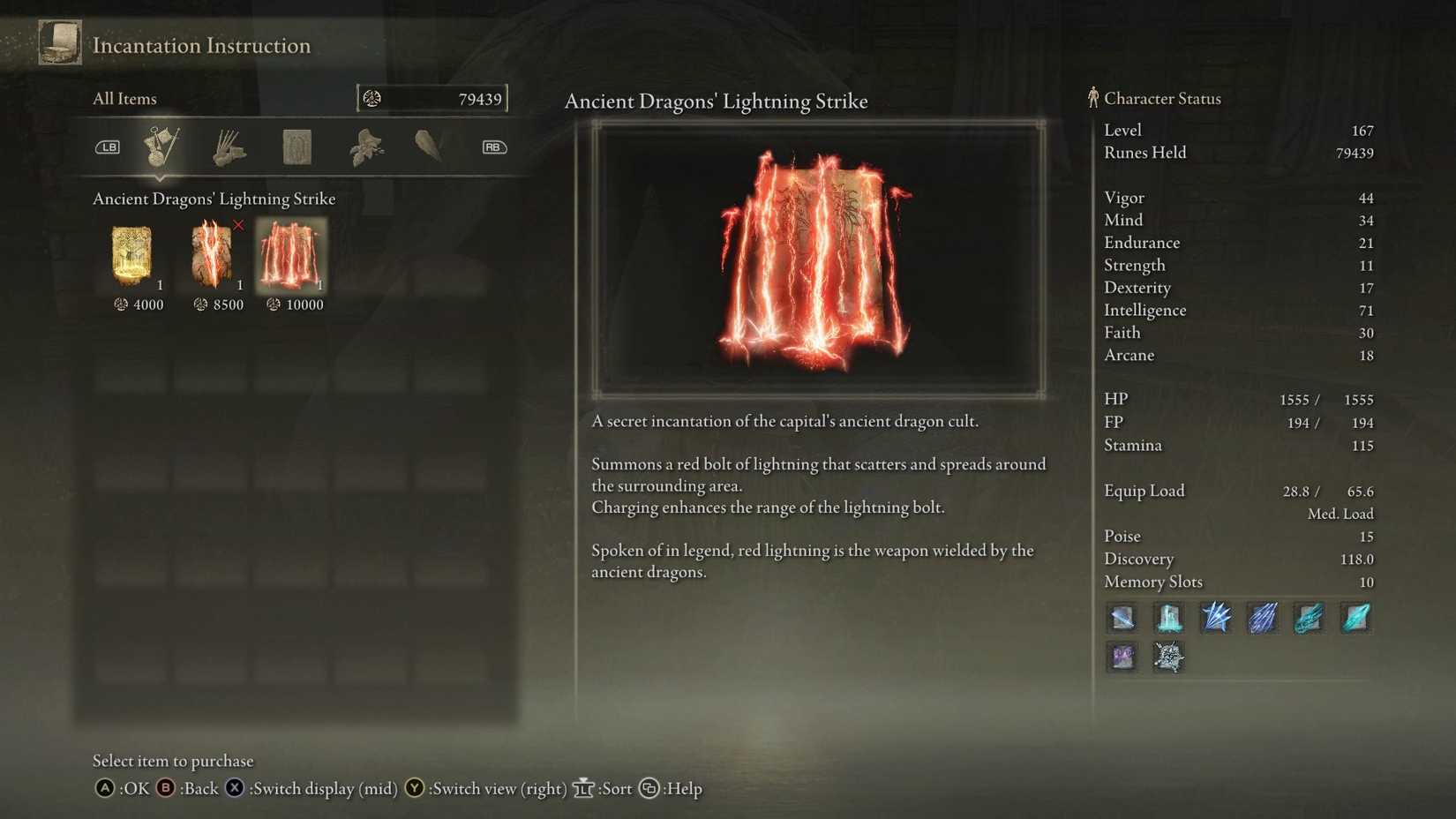
Task: Click the Character Status figure icon
Action: [1093, 98]
